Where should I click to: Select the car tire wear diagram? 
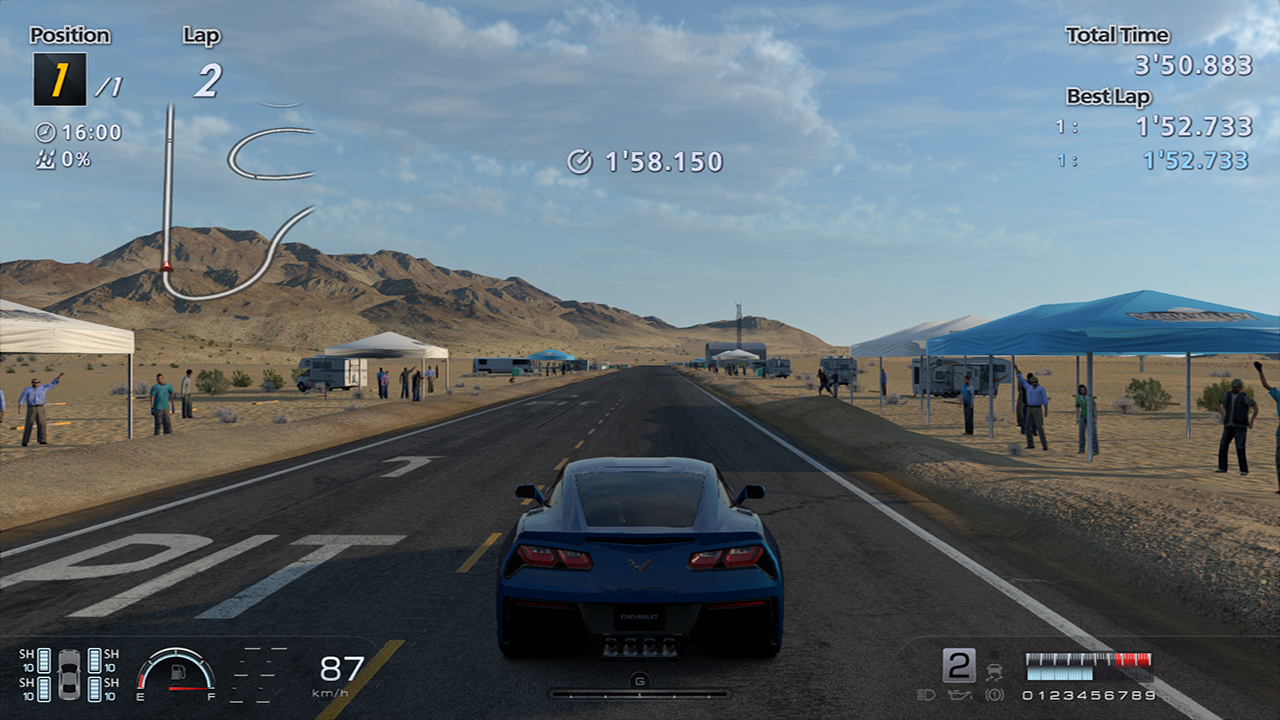[x=69, y=674]
